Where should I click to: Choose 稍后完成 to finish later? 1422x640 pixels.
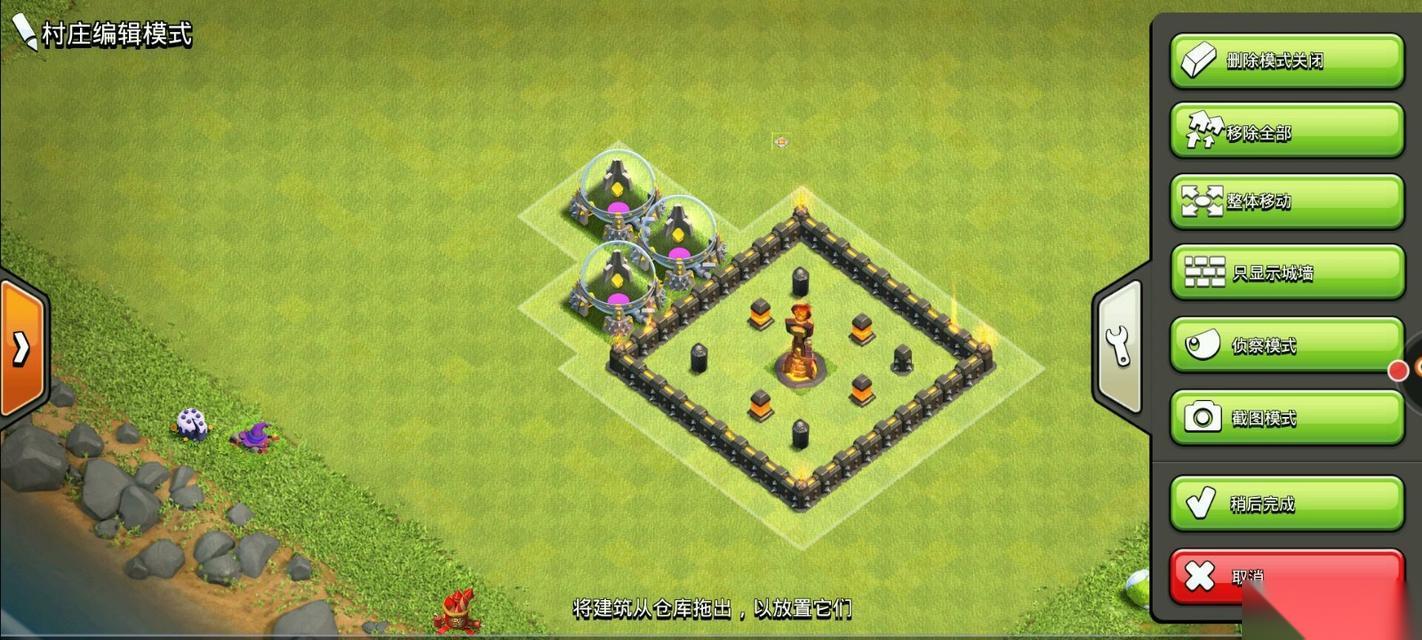pos(1287,503)
